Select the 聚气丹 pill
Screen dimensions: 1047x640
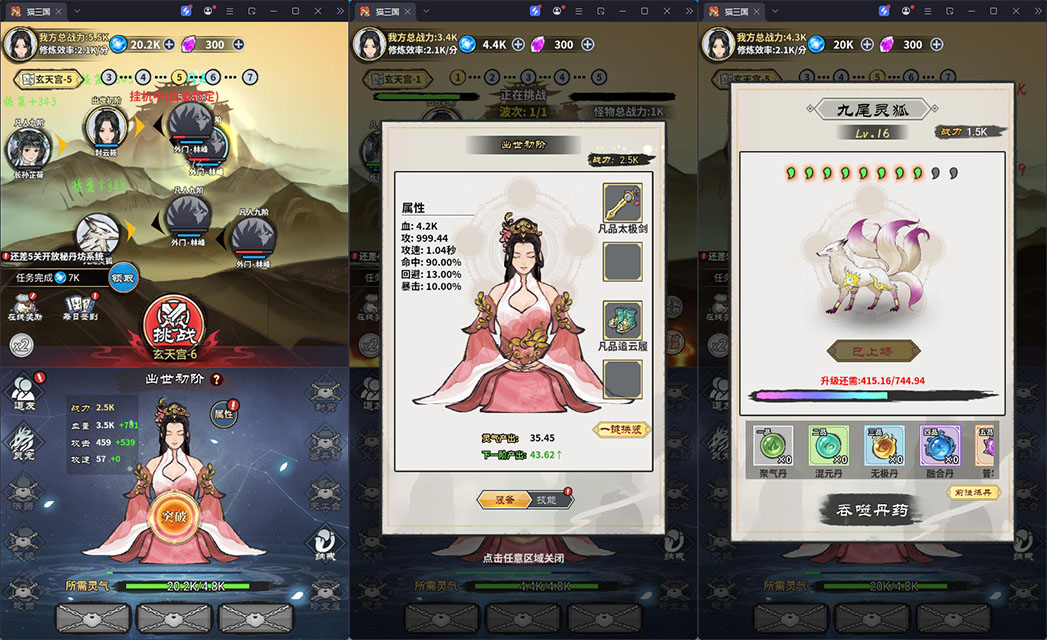point(773,448)
